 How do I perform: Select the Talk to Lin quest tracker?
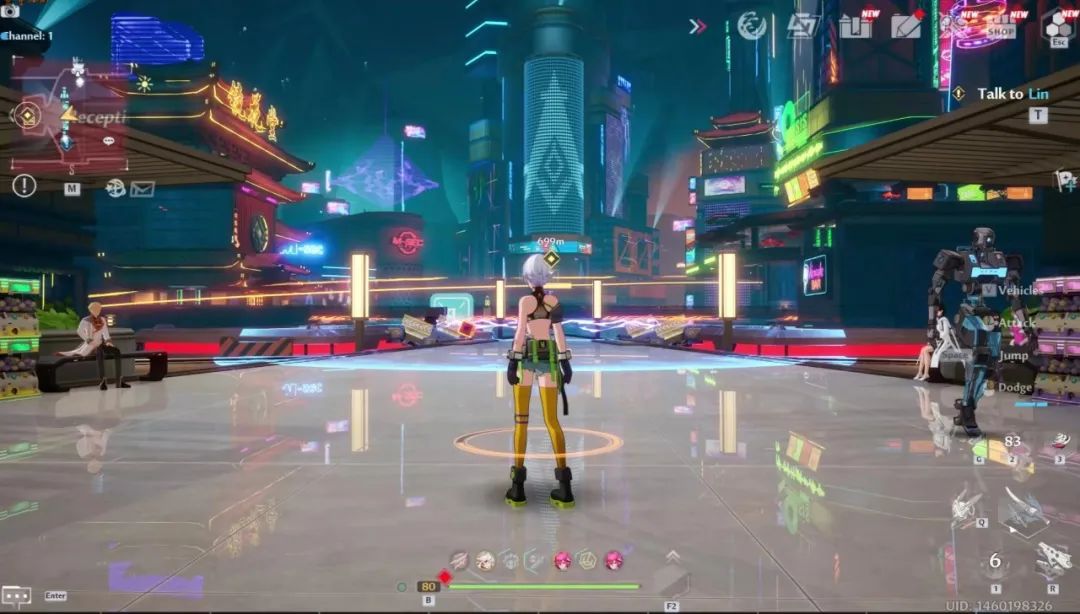point(1011,94)
